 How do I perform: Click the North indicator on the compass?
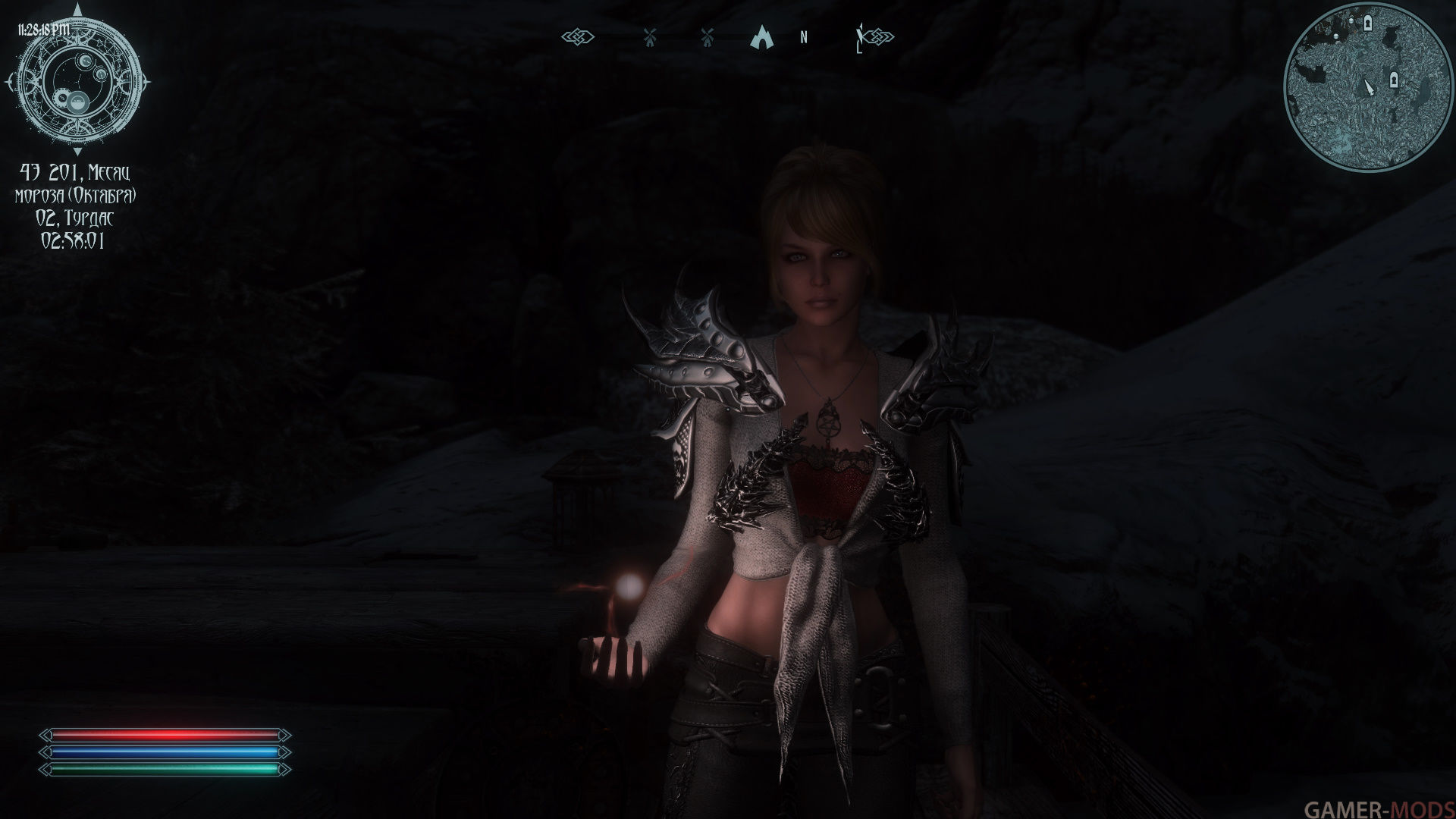click(803, 37)
